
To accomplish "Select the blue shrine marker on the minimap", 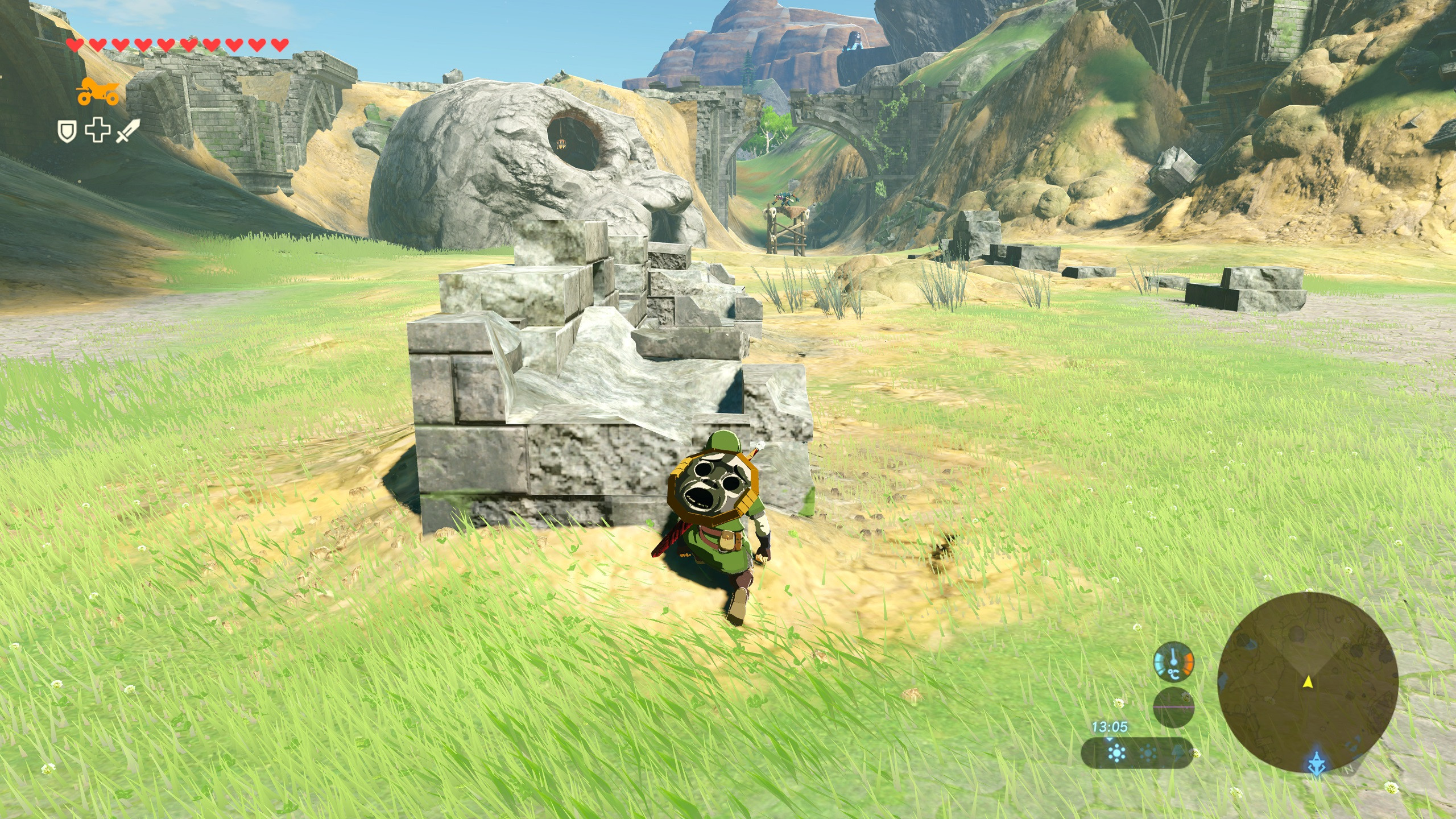I will tap(1317, 762).
